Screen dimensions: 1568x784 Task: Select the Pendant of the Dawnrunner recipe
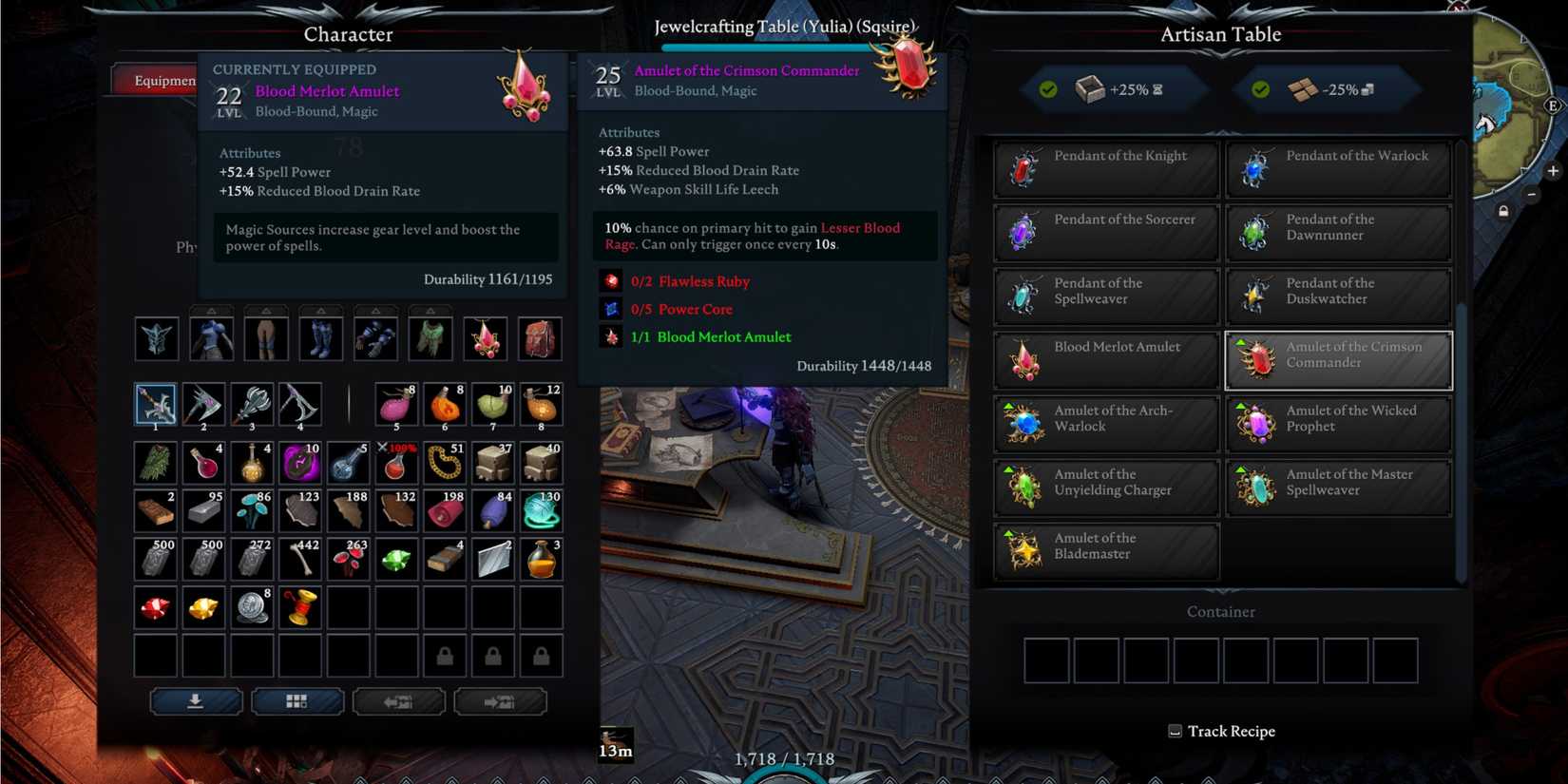click(1338, 232)
